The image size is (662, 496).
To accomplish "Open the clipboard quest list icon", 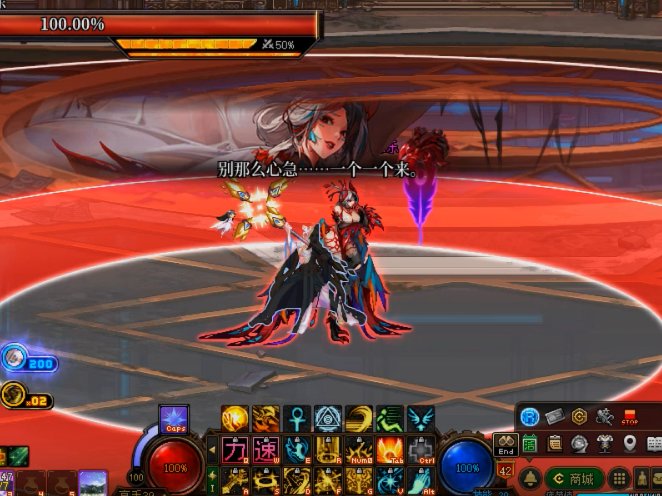I will (x=555, y=444).
